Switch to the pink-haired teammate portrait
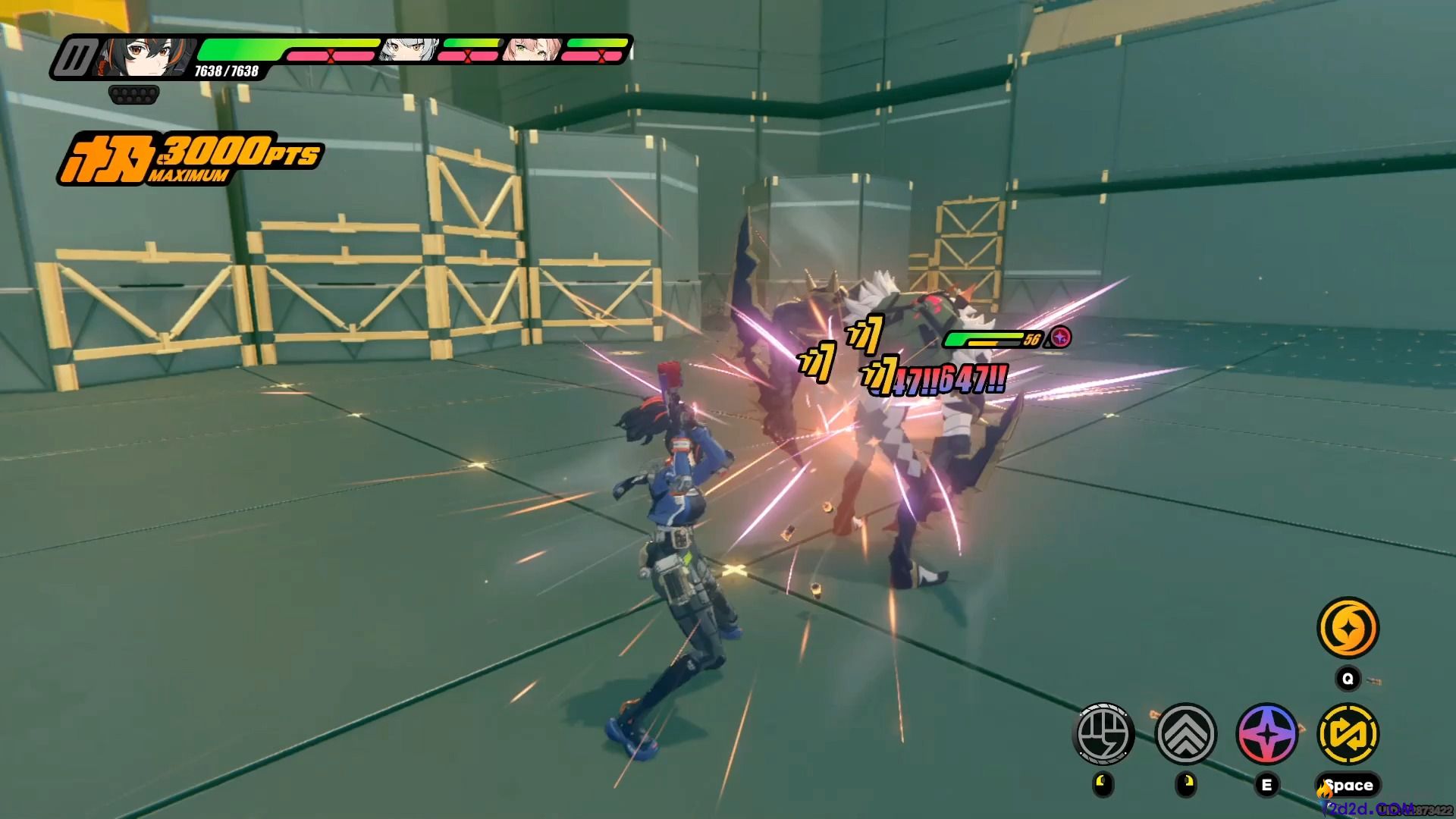The height and width of the screenshot is (819, 1456). (x=532, y=49)
